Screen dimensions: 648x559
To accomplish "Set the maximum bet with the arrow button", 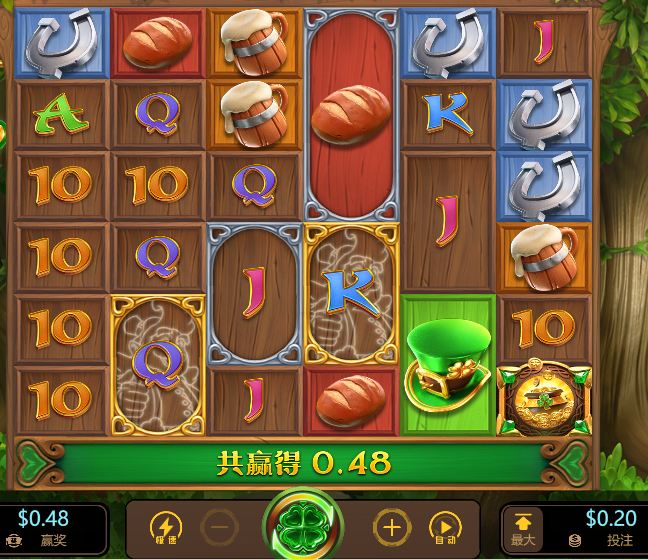I will pos(524,527).
